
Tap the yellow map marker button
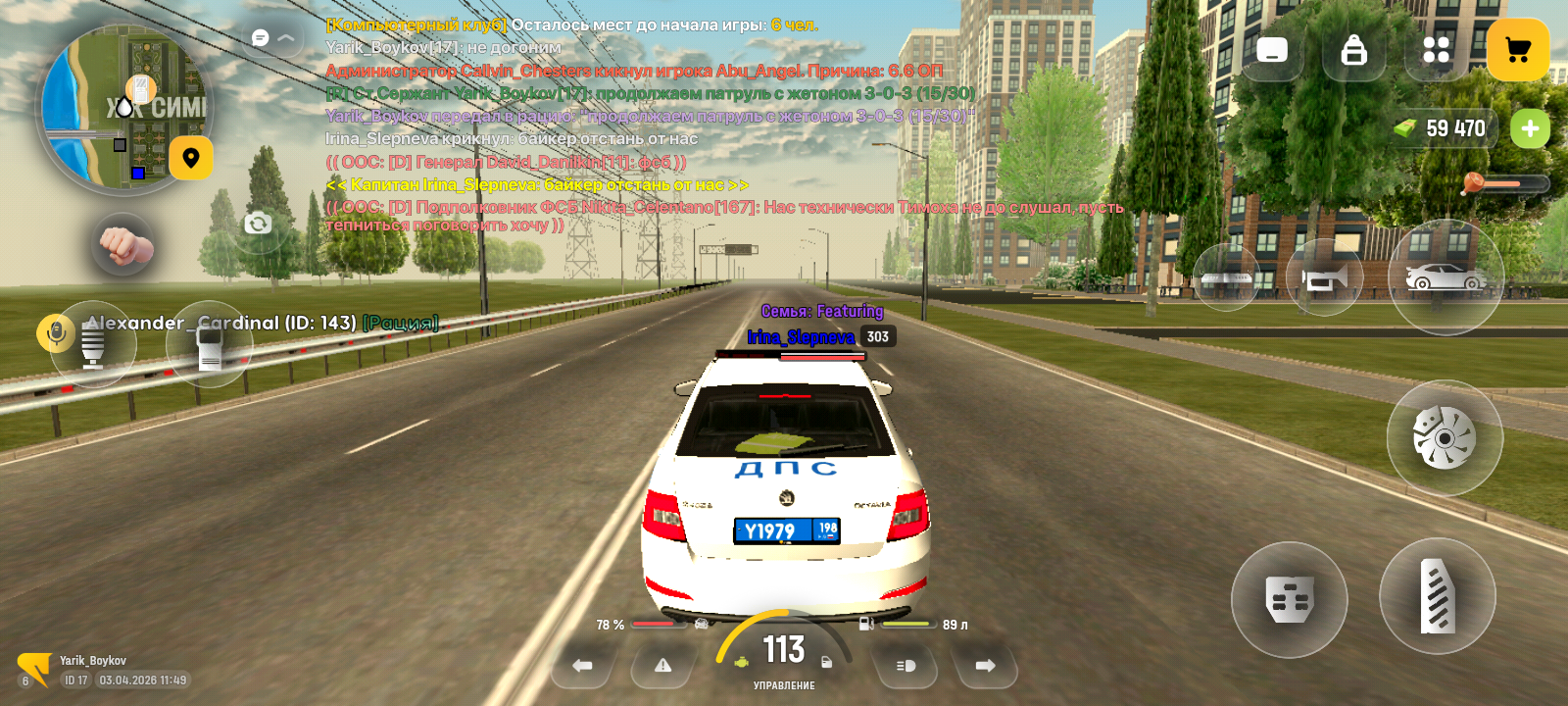(x=191, y=158)
